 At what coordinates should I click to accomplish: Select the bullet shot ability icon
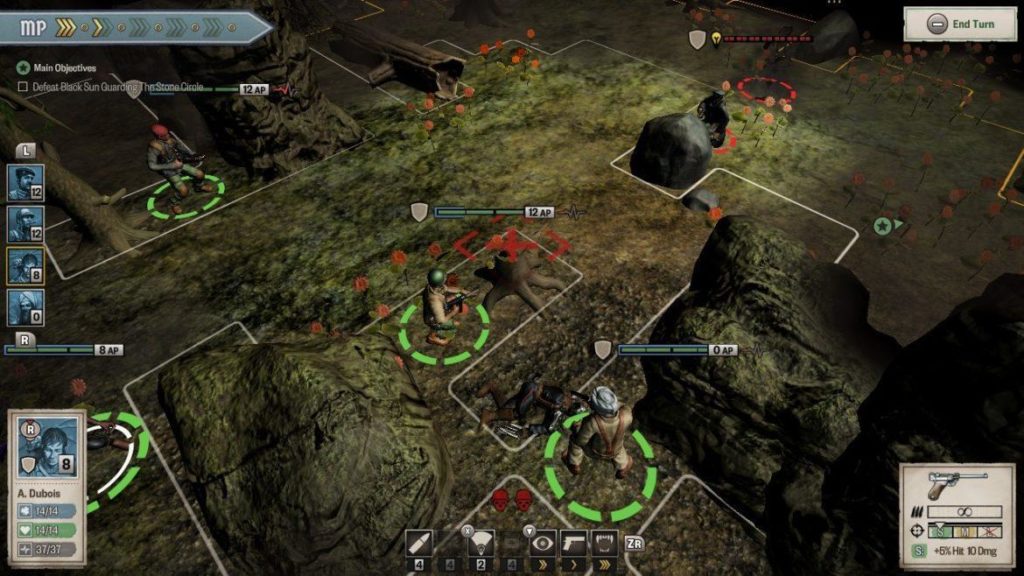coord(420,542)
